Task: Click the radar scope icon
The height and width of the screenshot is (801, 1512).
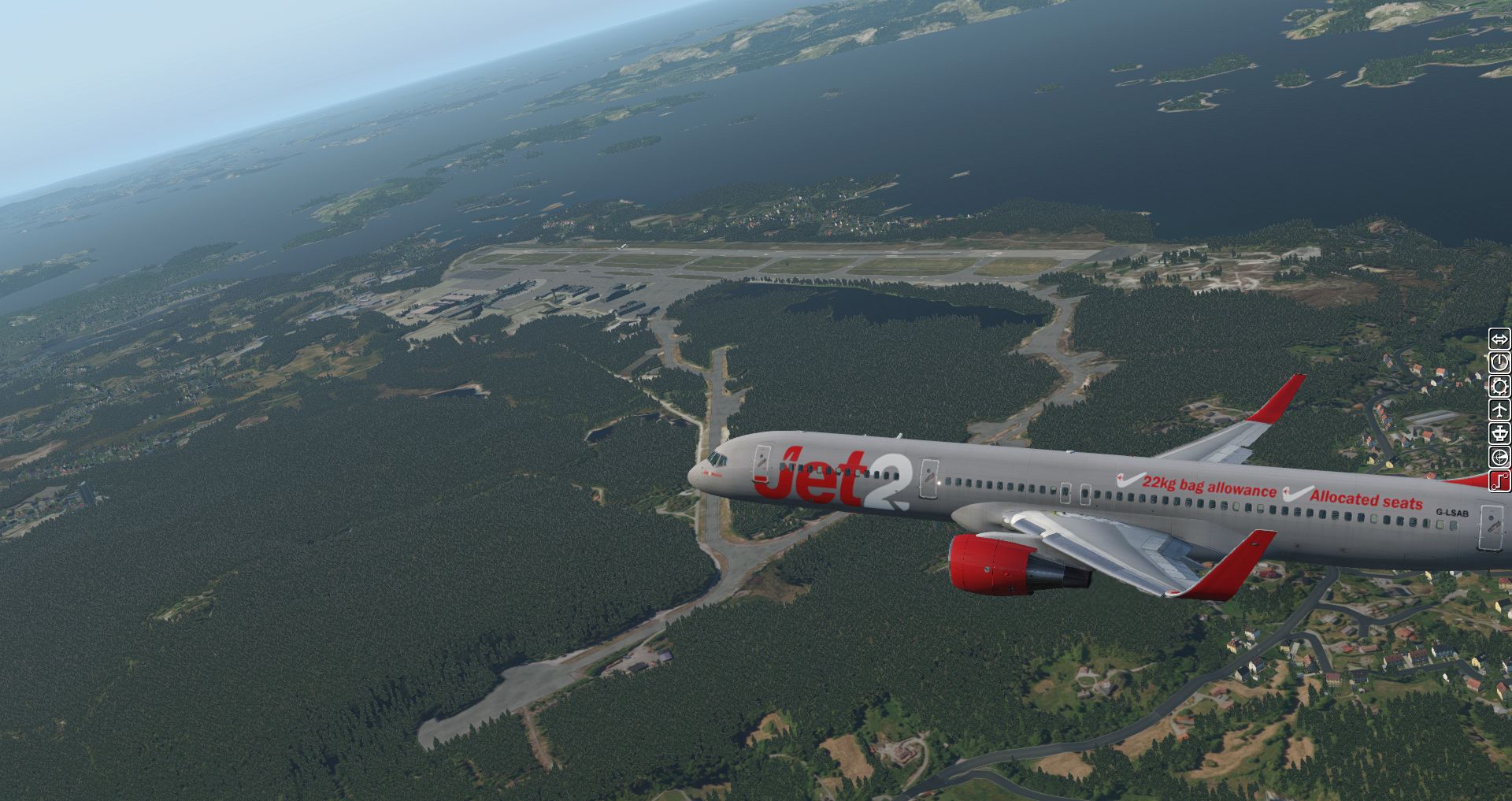Action: click(1499, 457)
